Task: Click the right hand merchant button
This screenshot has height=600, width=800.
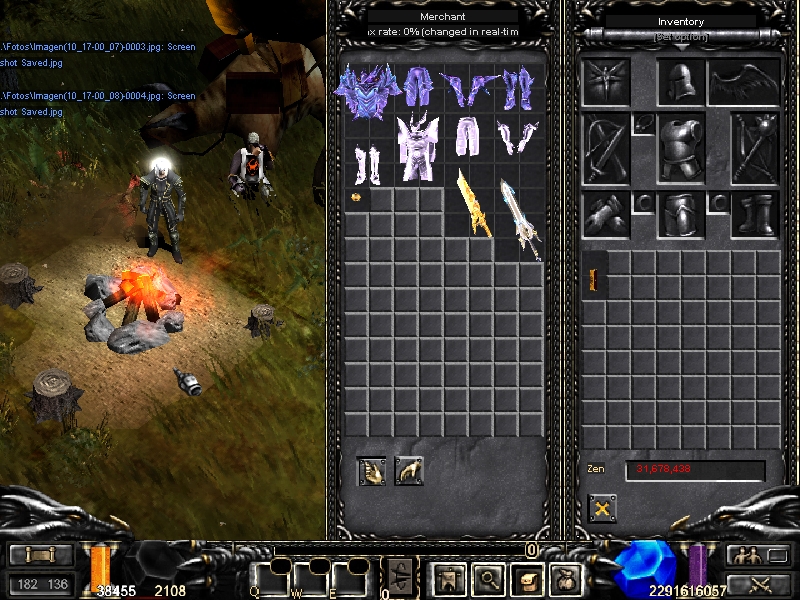Action: [x=409, y=470]
